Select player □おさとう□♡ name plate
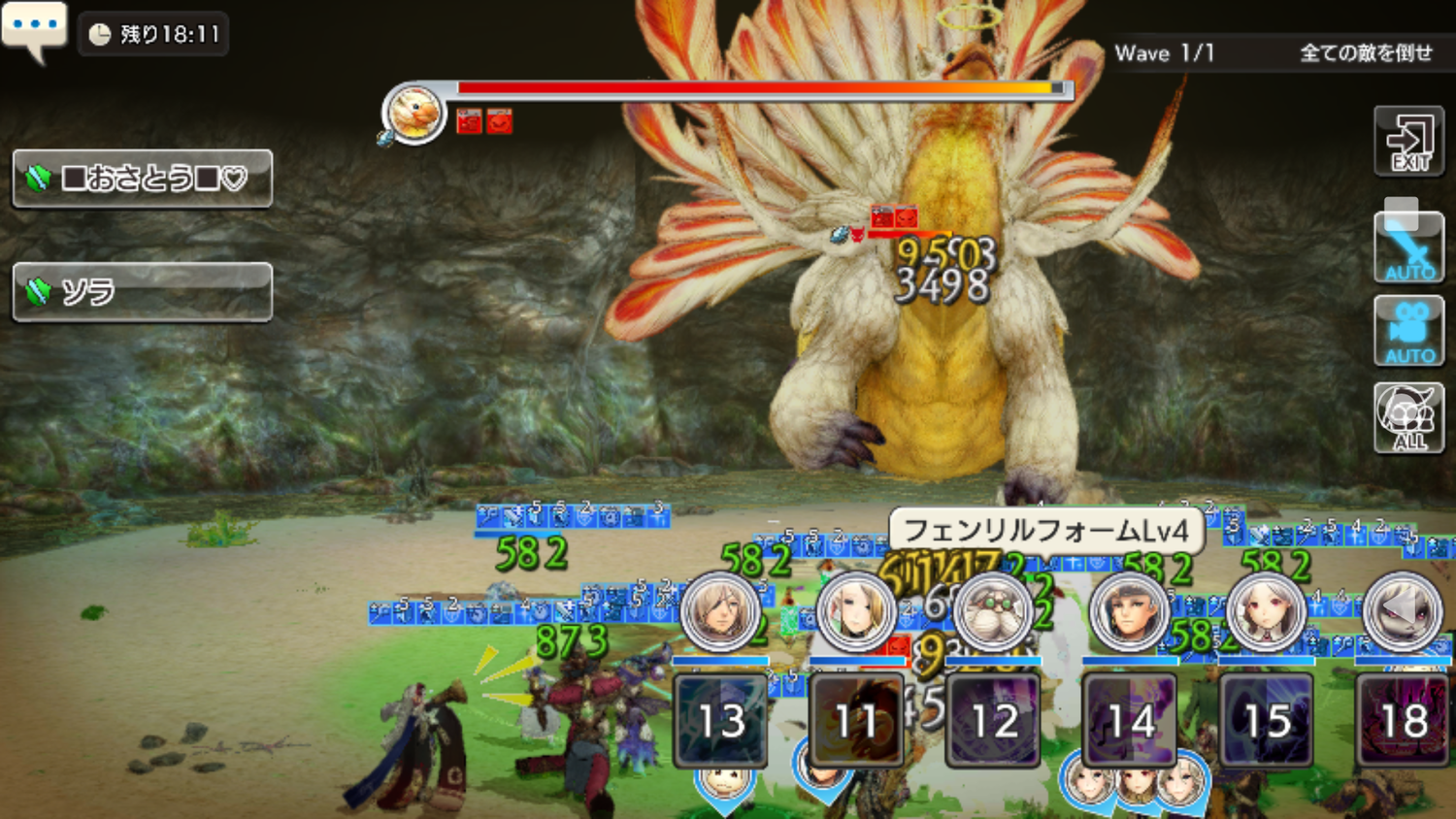 pyautogui.click(x=143, y=179)
